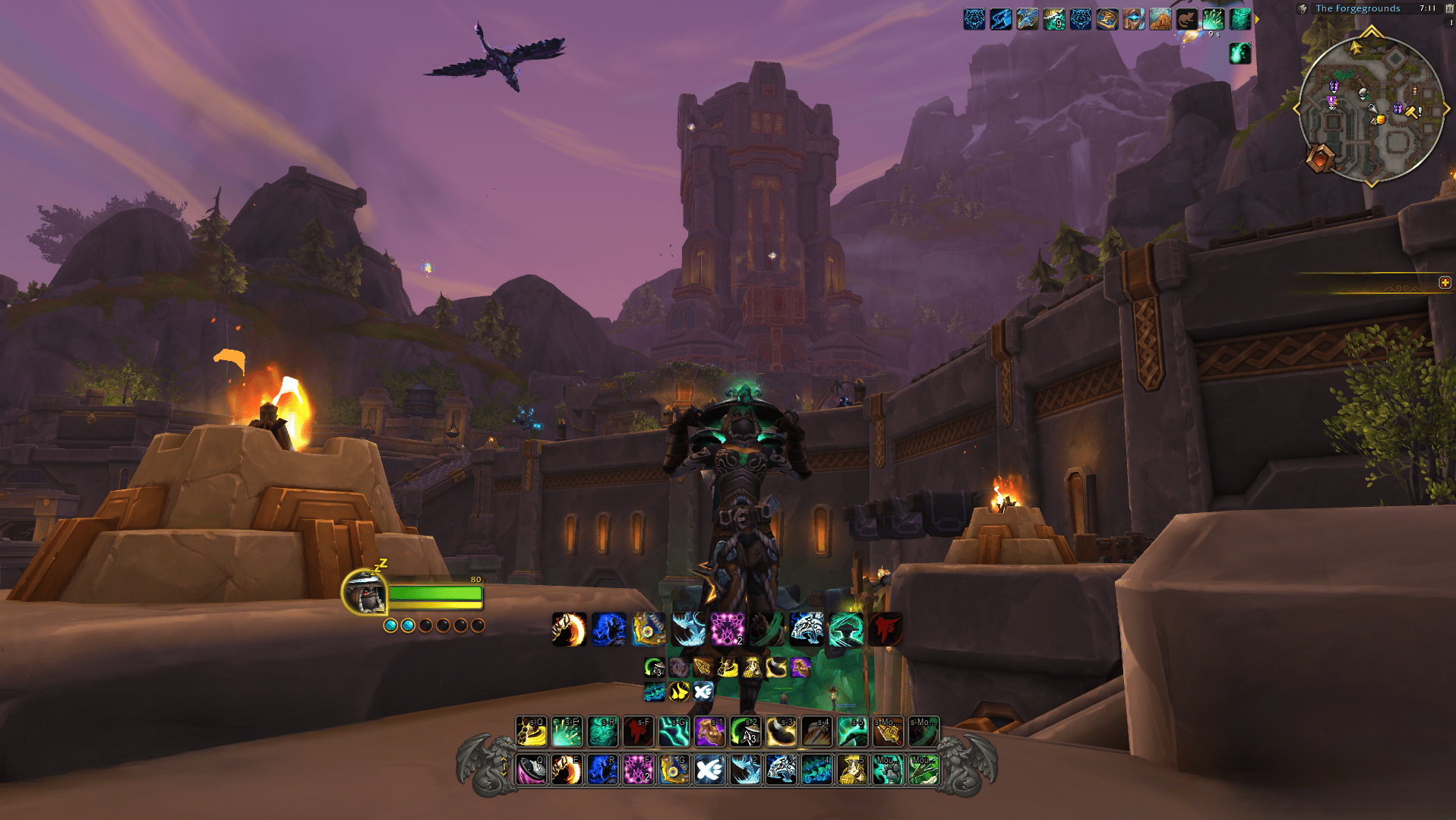1456x820 pixels.
Task: Open the calendar button beside the clock
Action: click(1448, 8)
